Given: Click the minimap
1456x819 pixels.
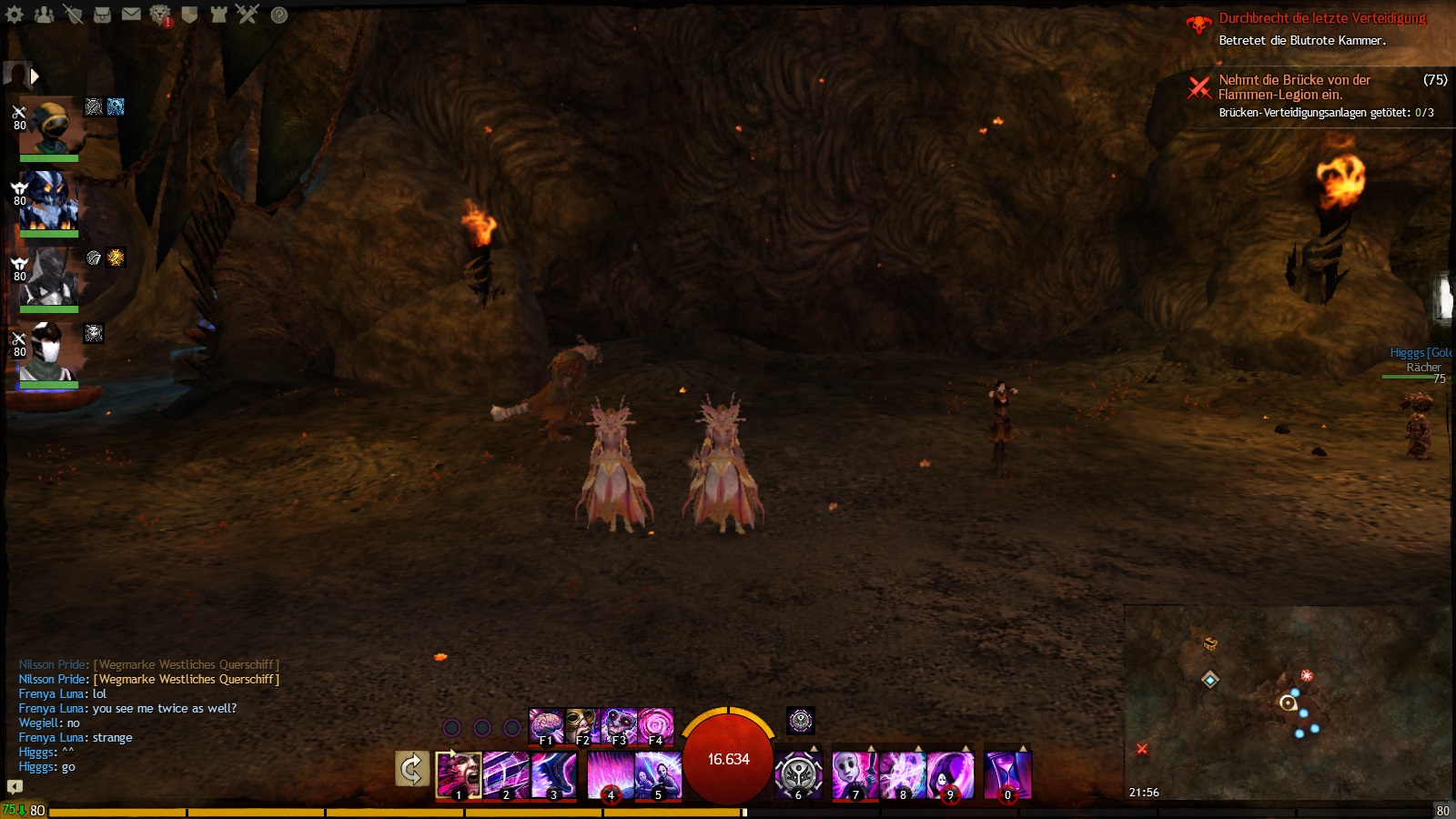Looking at the screenshot, I should pyautogui.click(x=1288, y=701).
